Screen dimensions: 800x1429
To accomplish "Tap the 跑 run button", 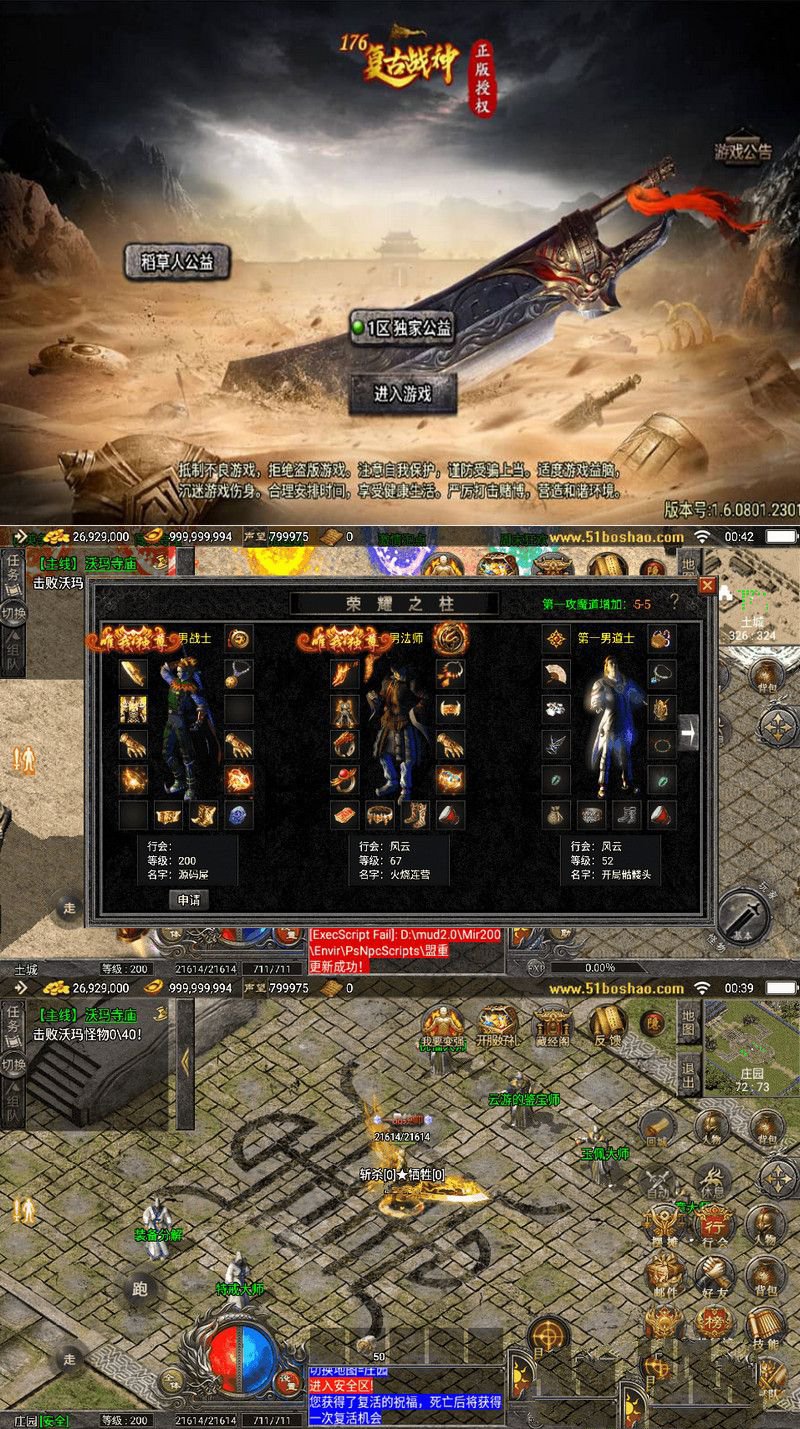I will 140,1289.
